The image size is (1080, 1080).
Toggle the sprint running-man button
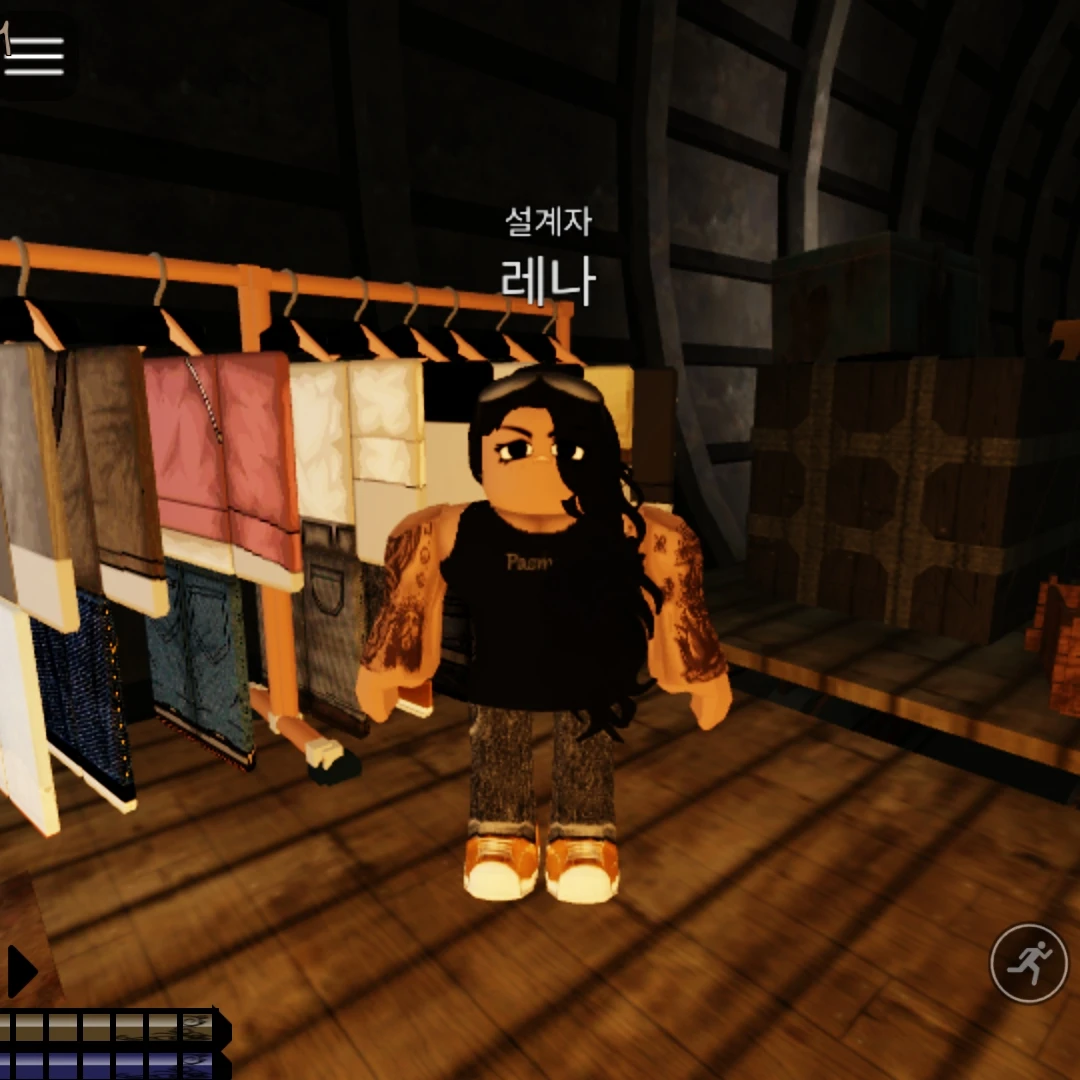[1028, 963]
